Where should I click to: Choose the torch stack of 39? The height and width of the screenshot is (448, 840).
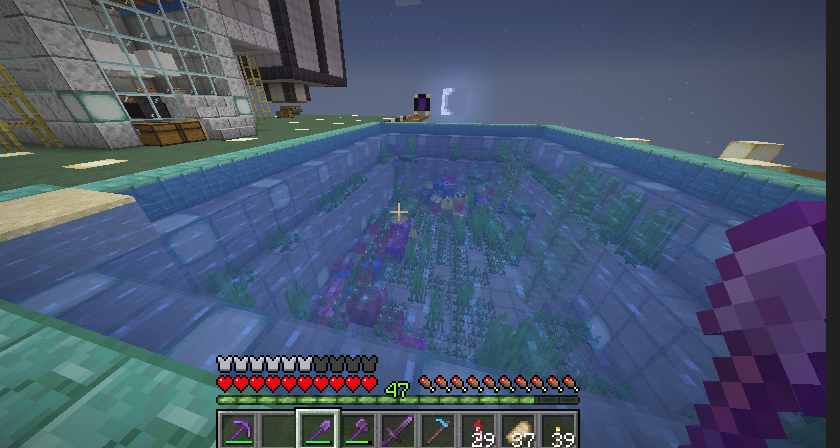(558, 430)
